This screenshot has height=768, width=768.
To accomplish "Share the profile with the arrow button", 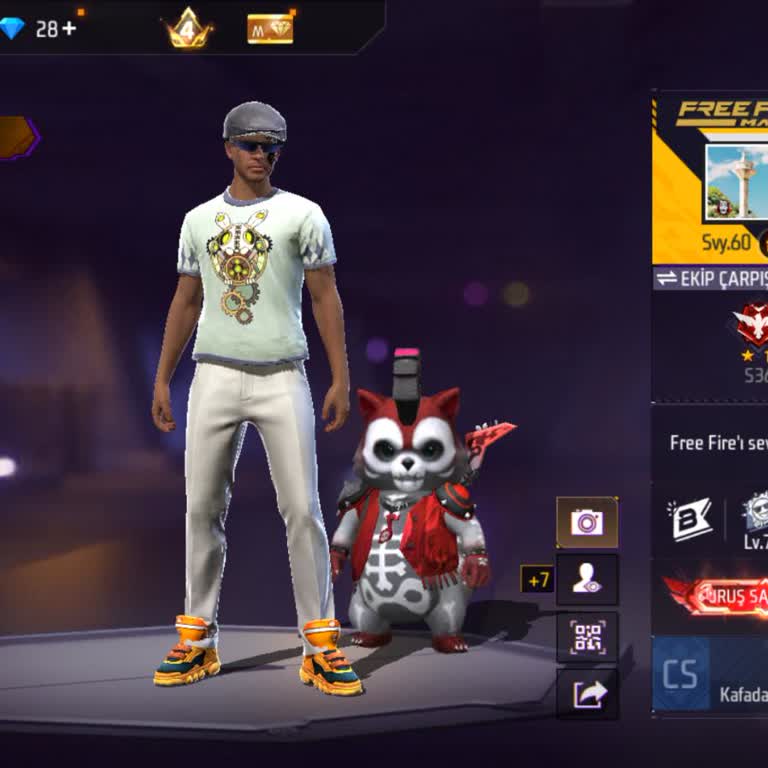I will tap(587, 693).
